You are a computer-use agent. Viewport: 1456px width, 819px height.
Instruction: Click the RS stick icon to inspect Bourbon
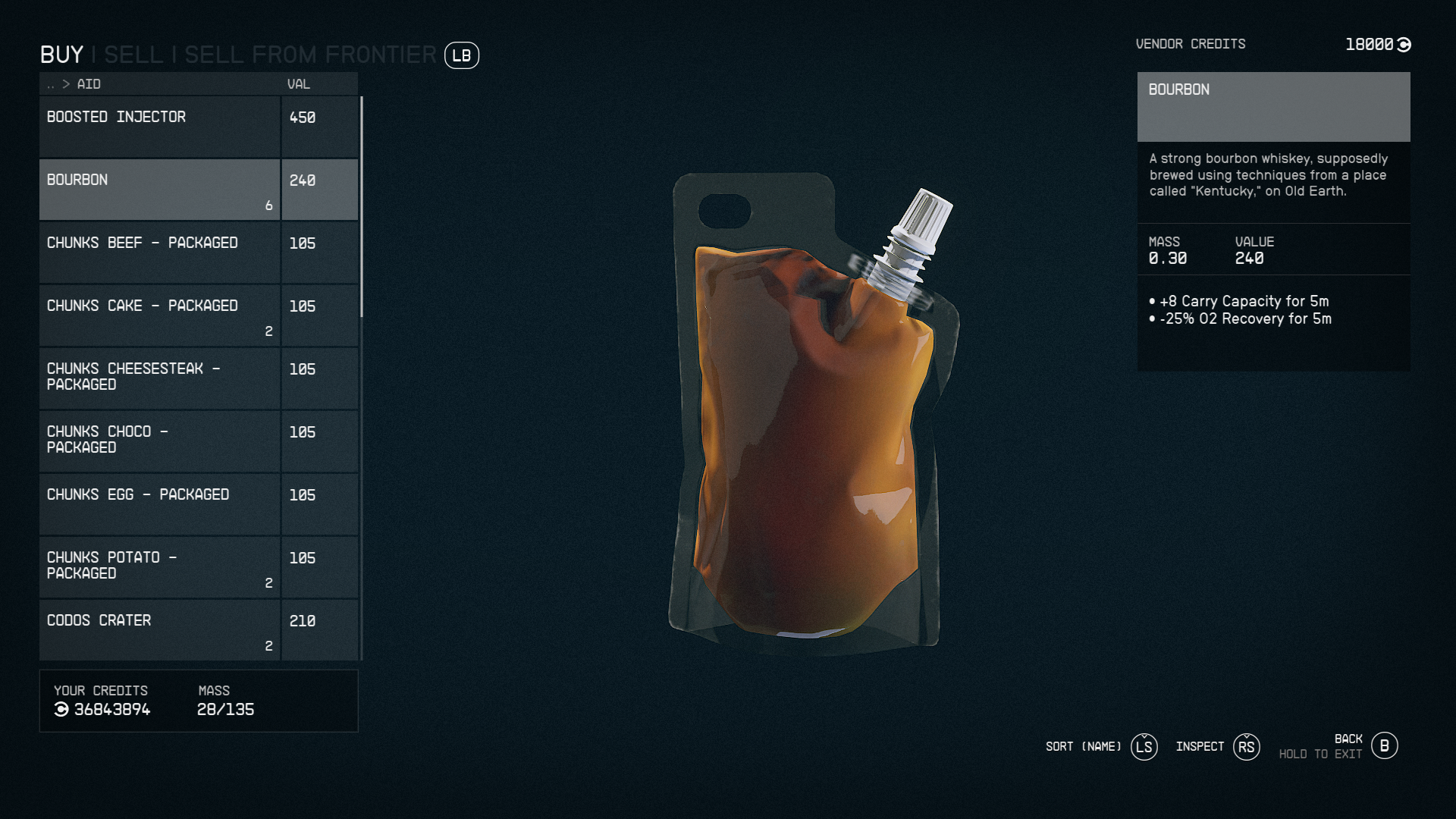[1246, 747]
